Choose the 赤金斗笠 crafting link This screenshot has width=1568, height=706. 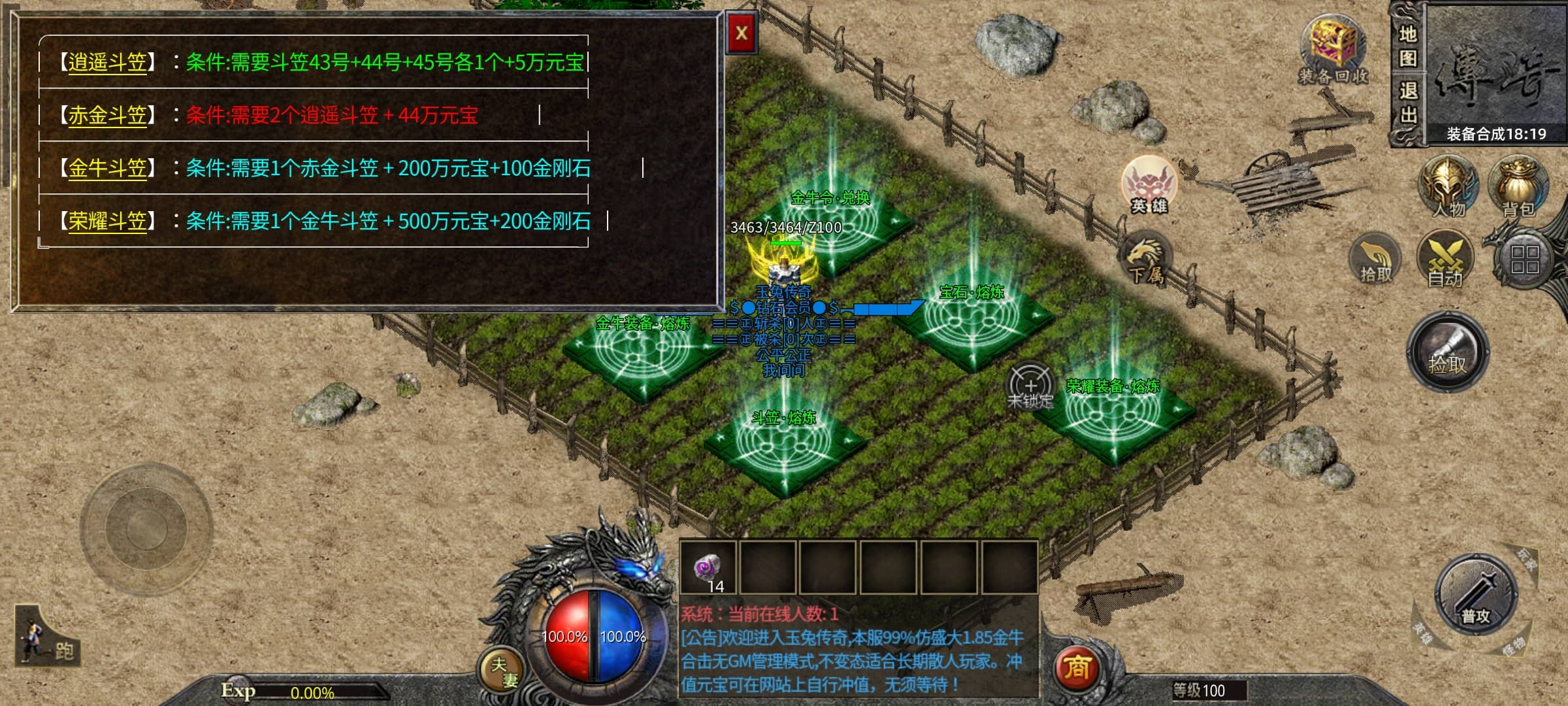(107, 116)
